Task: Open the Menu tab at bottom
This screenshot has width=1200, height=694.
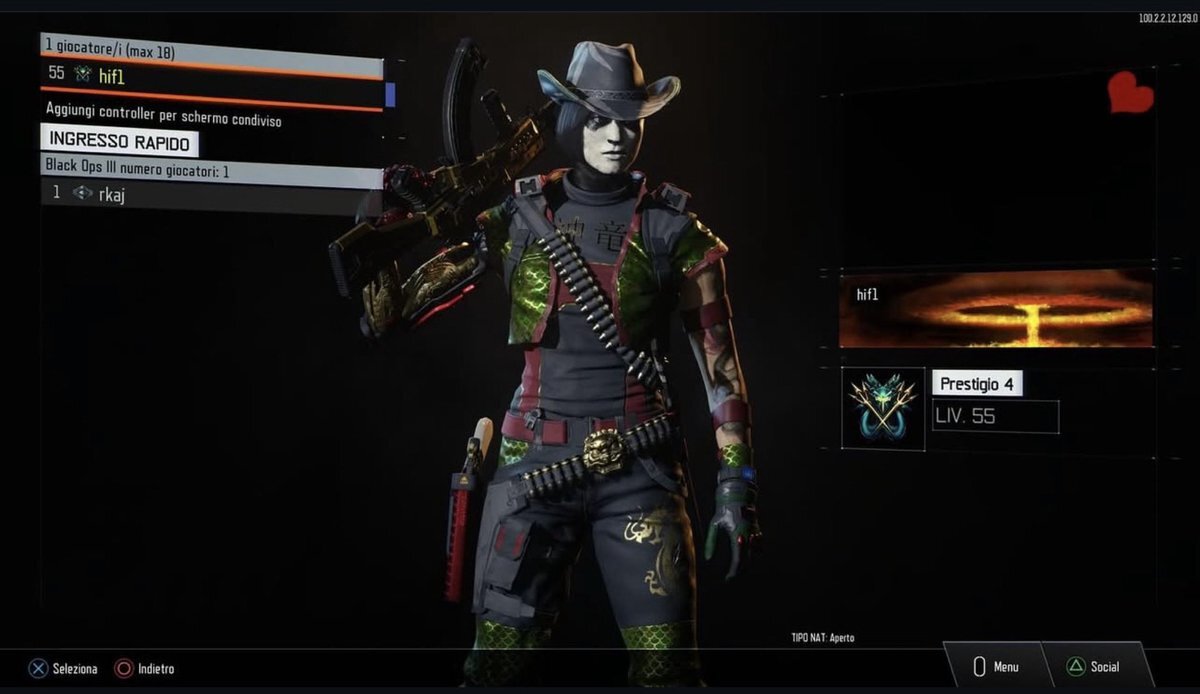Action: coord(996,667)
